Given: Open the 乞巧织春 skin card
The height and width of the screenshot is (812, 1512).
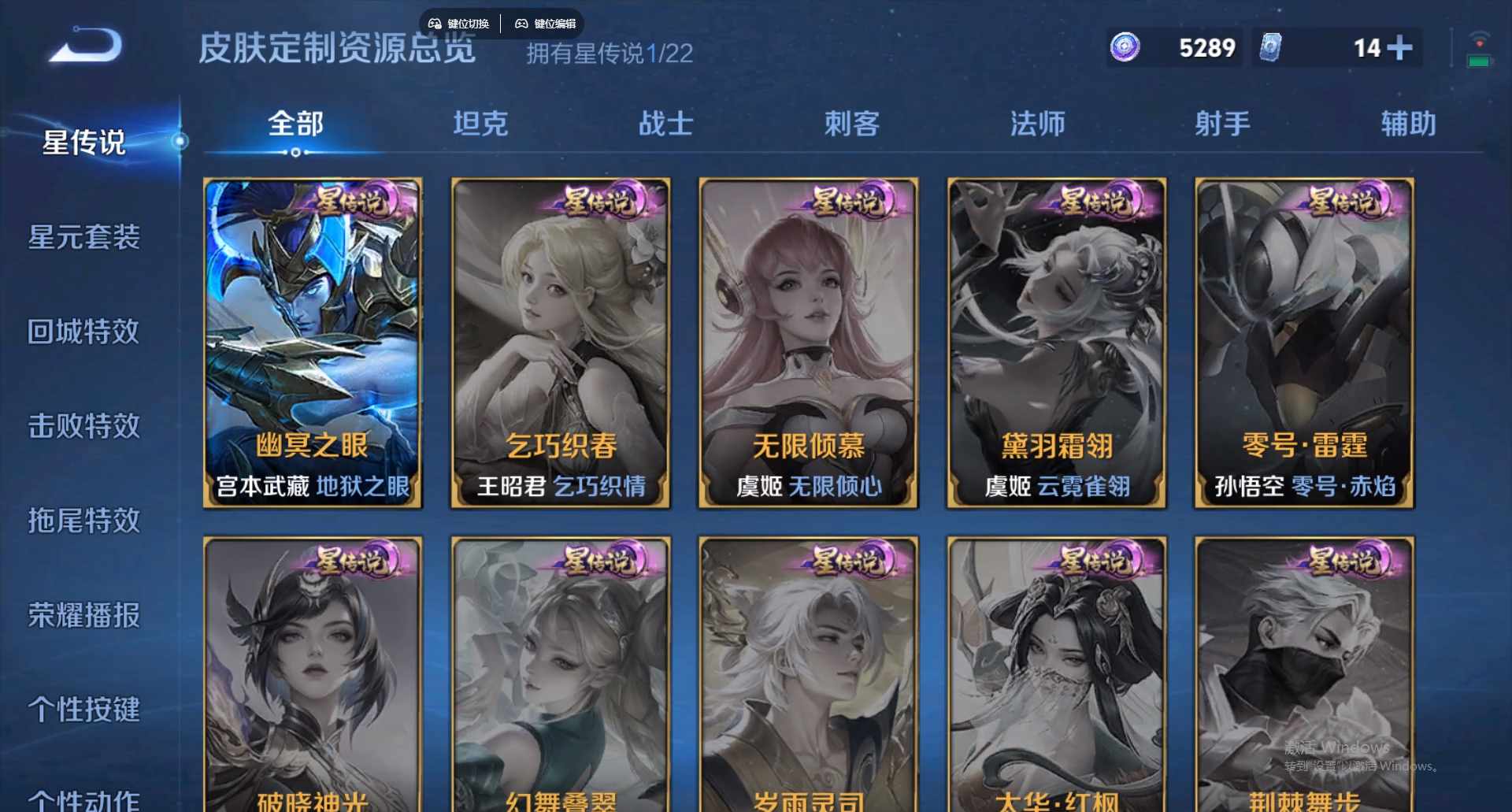Looking at the screenshot, I should pos(560,343).
